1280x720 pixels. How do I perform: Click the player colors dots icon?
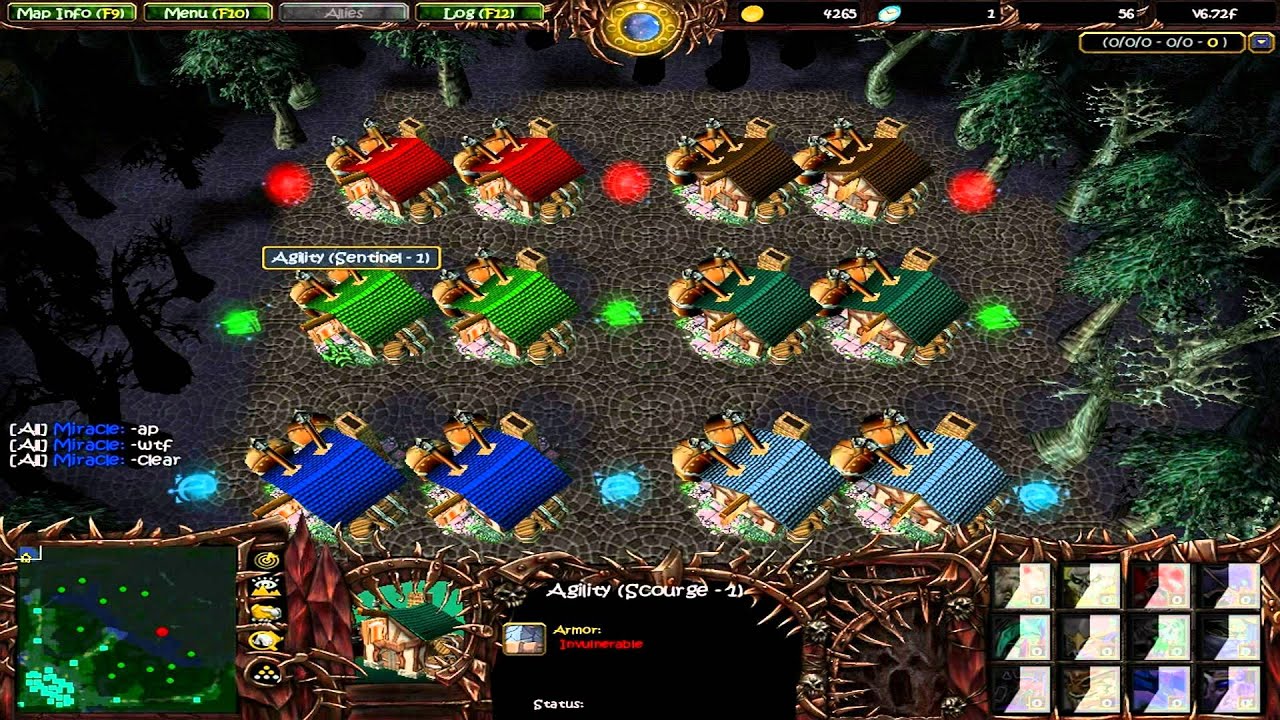(265, 669)
